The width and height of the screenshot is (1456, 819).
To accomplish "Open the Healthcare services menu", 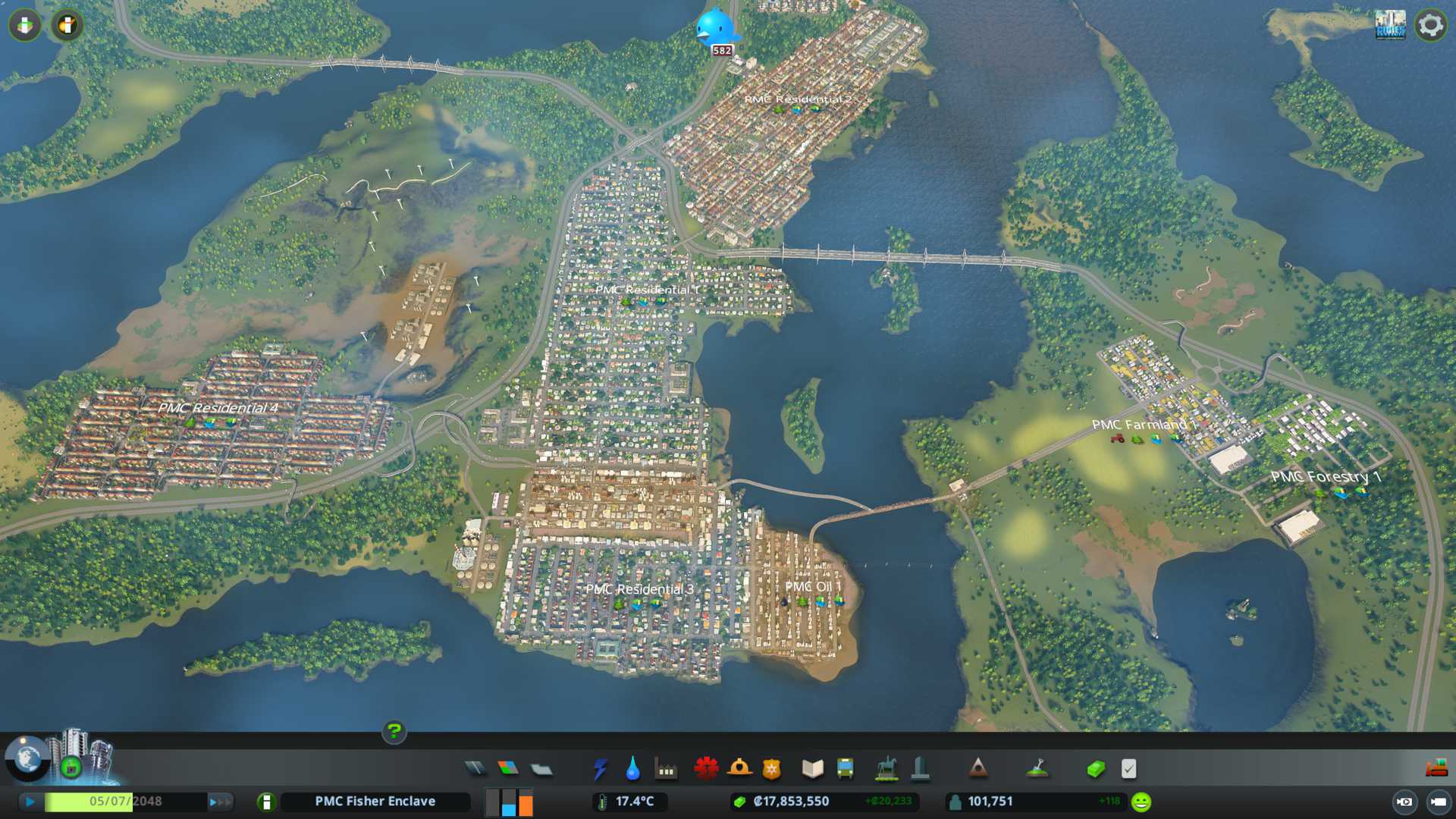I will click(706, 769).
